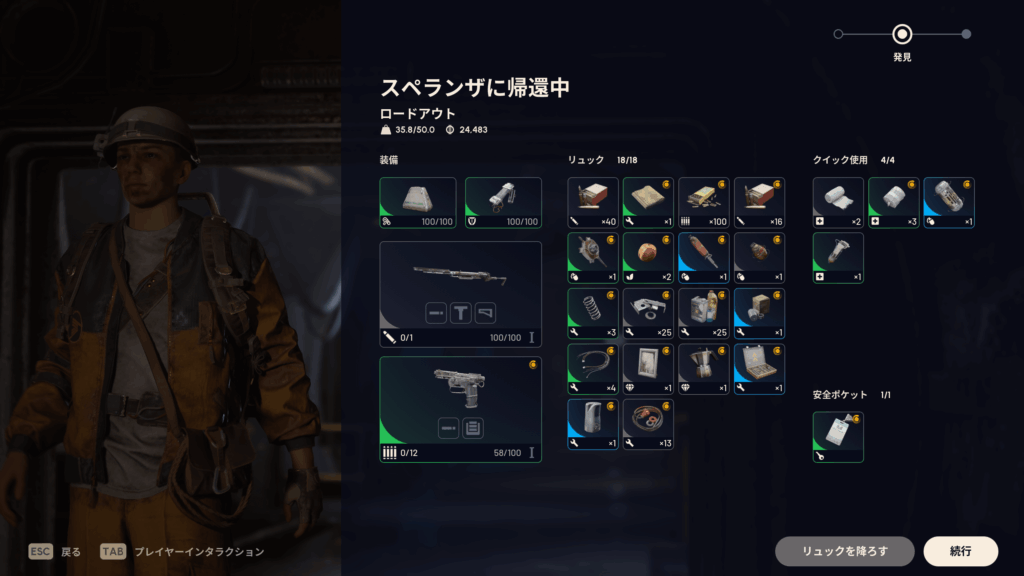
Task: Choose the grenade item in backpack
Action: pyautogui.click(x=759, y=258)
